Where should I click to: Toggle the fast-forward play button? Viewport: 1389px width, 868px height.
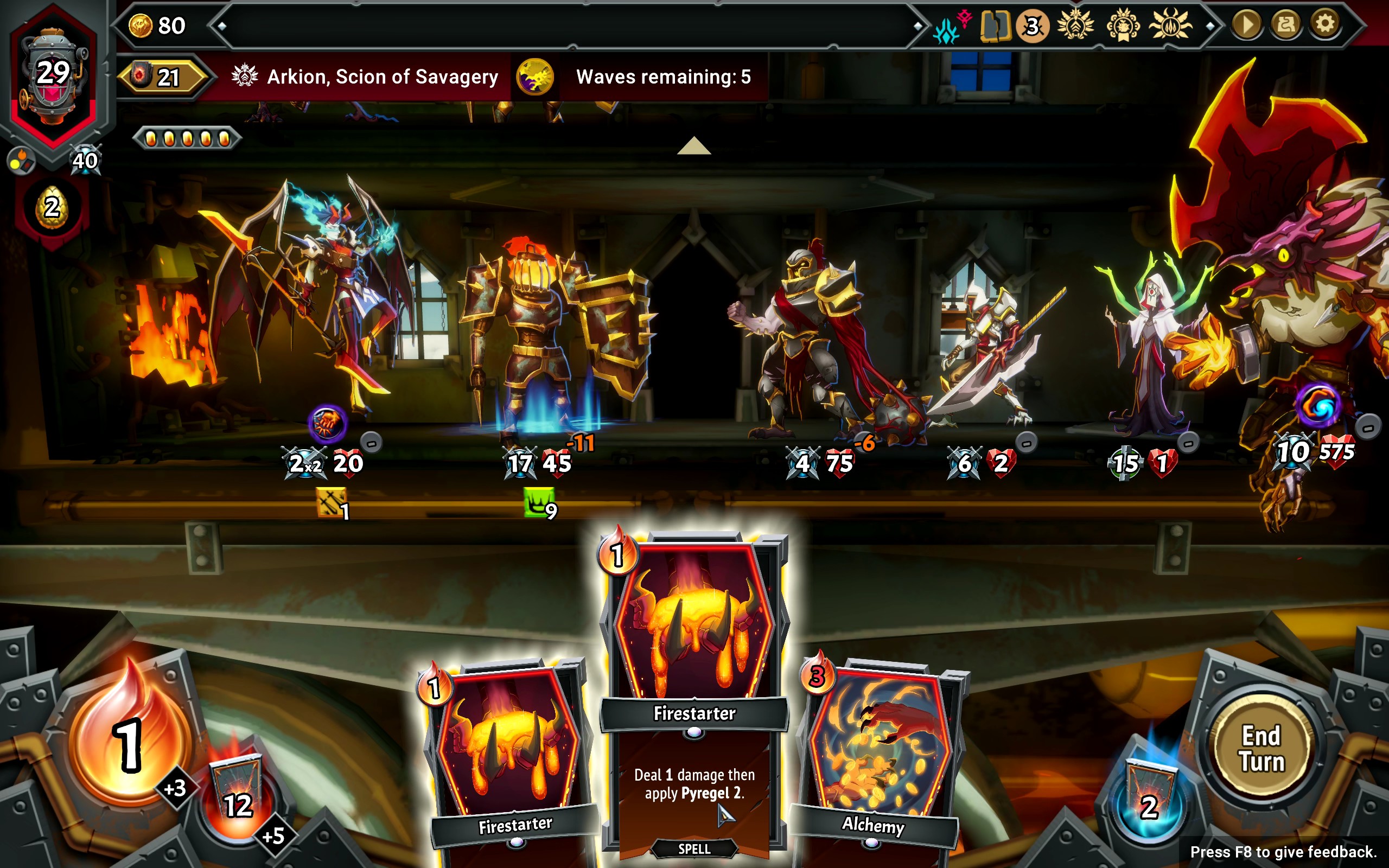pyautogui.click(x=1246, y=24)
